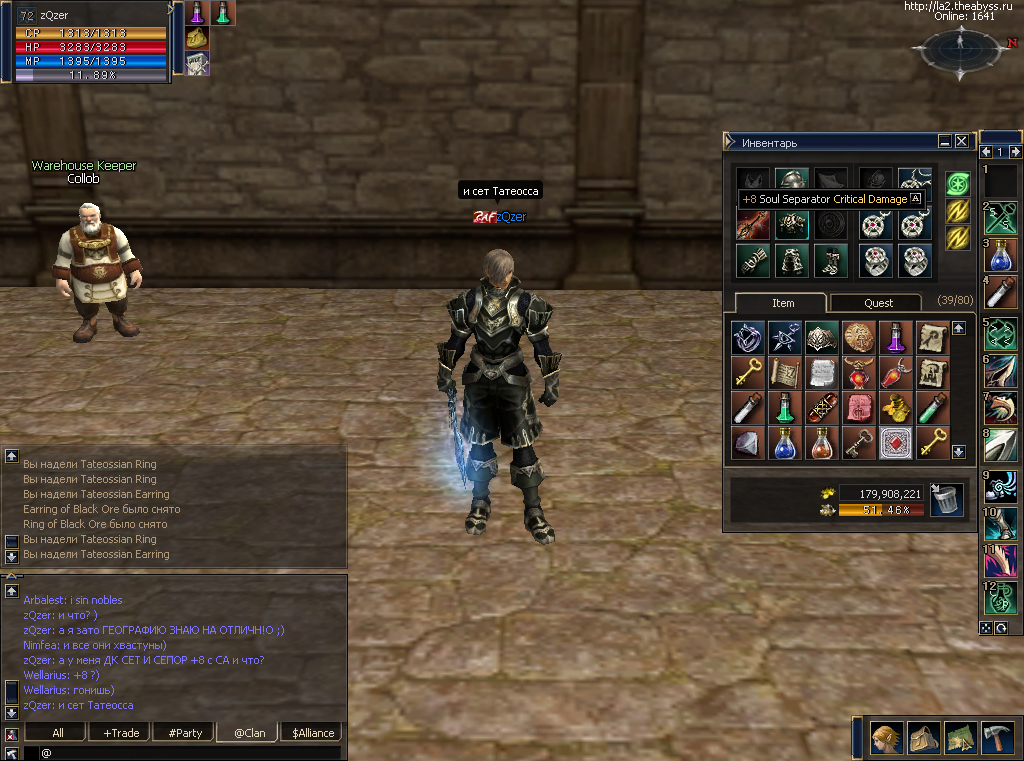Open the hammer system menu icon
Viewport: 1024px width, 761px height.
[997, 737]
